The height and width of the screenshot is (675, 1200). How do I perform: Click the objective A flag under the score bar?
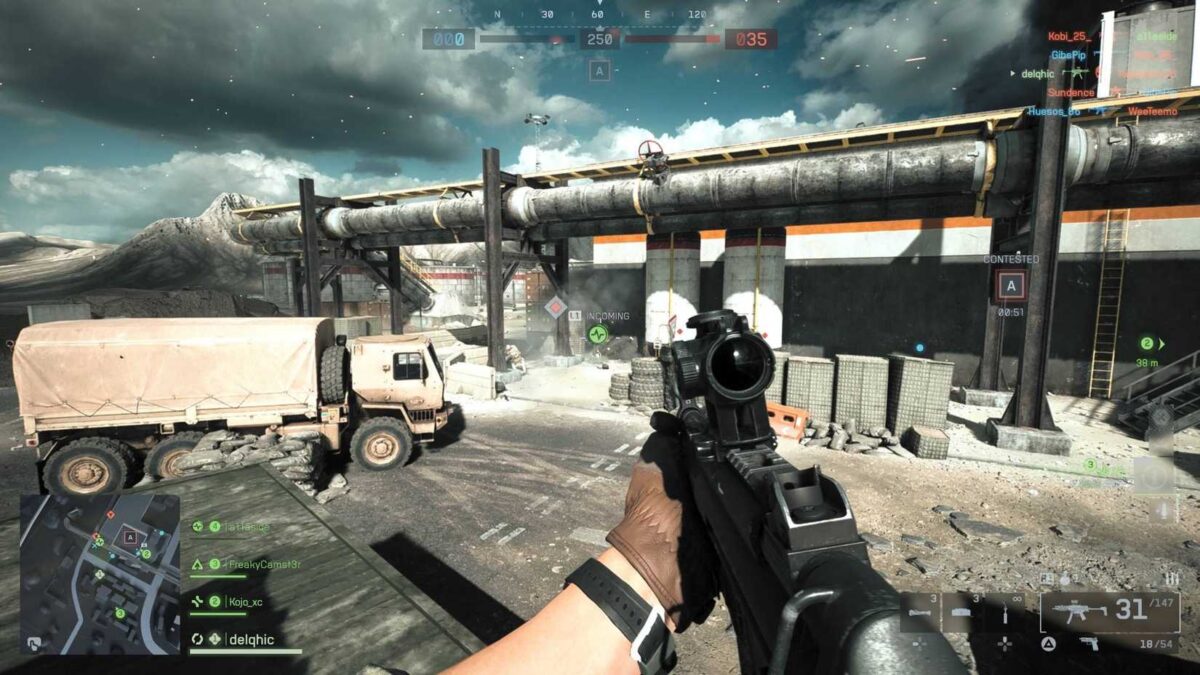[599, 70]
